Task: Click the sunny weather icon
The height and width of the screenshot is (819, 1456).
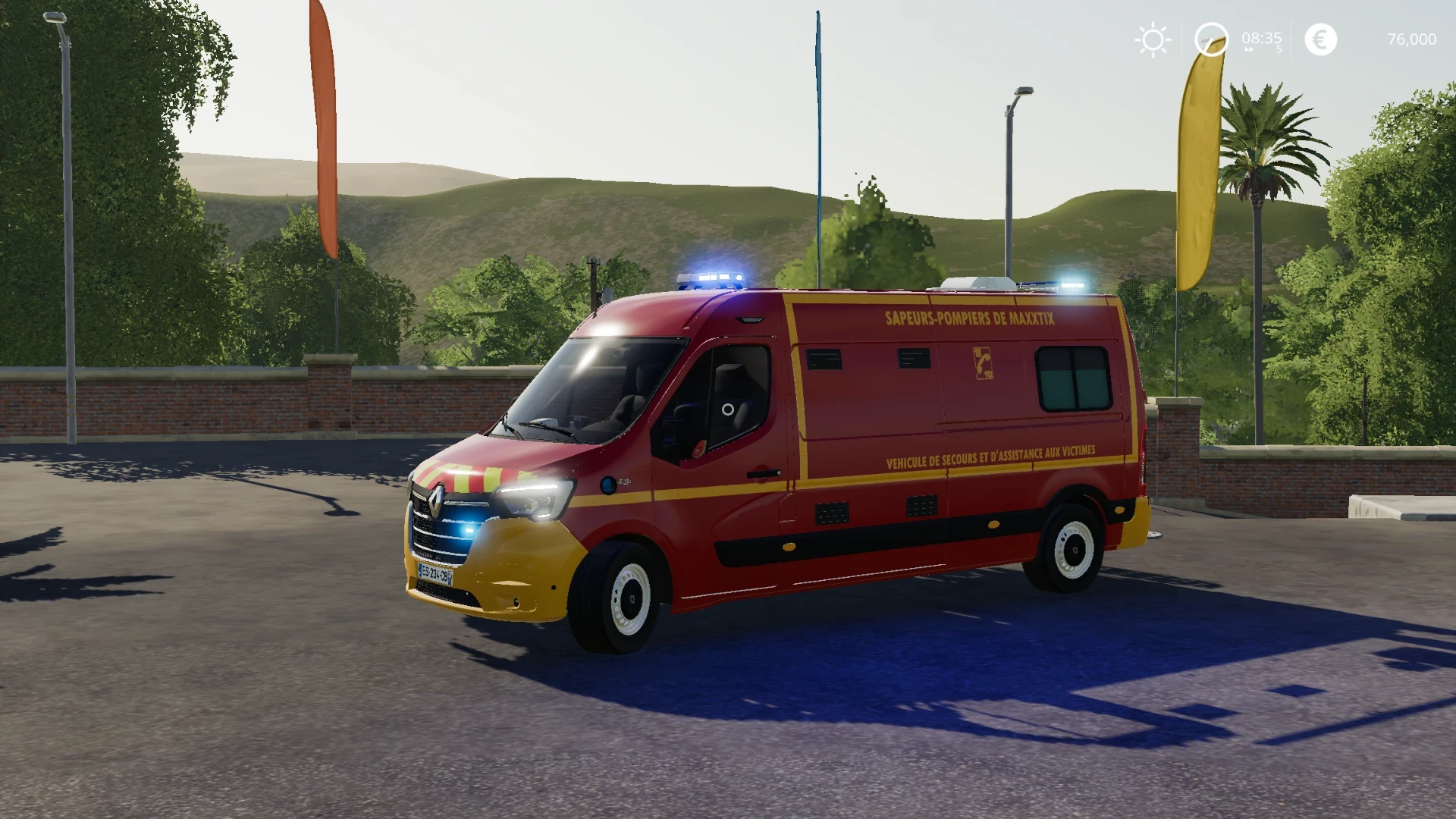Action: 1152,39
